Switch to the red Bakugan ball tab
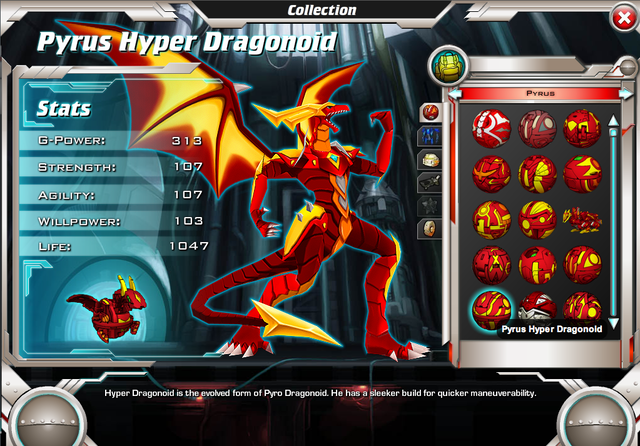This screenshot has width=640, height=446. pos(431,111)
